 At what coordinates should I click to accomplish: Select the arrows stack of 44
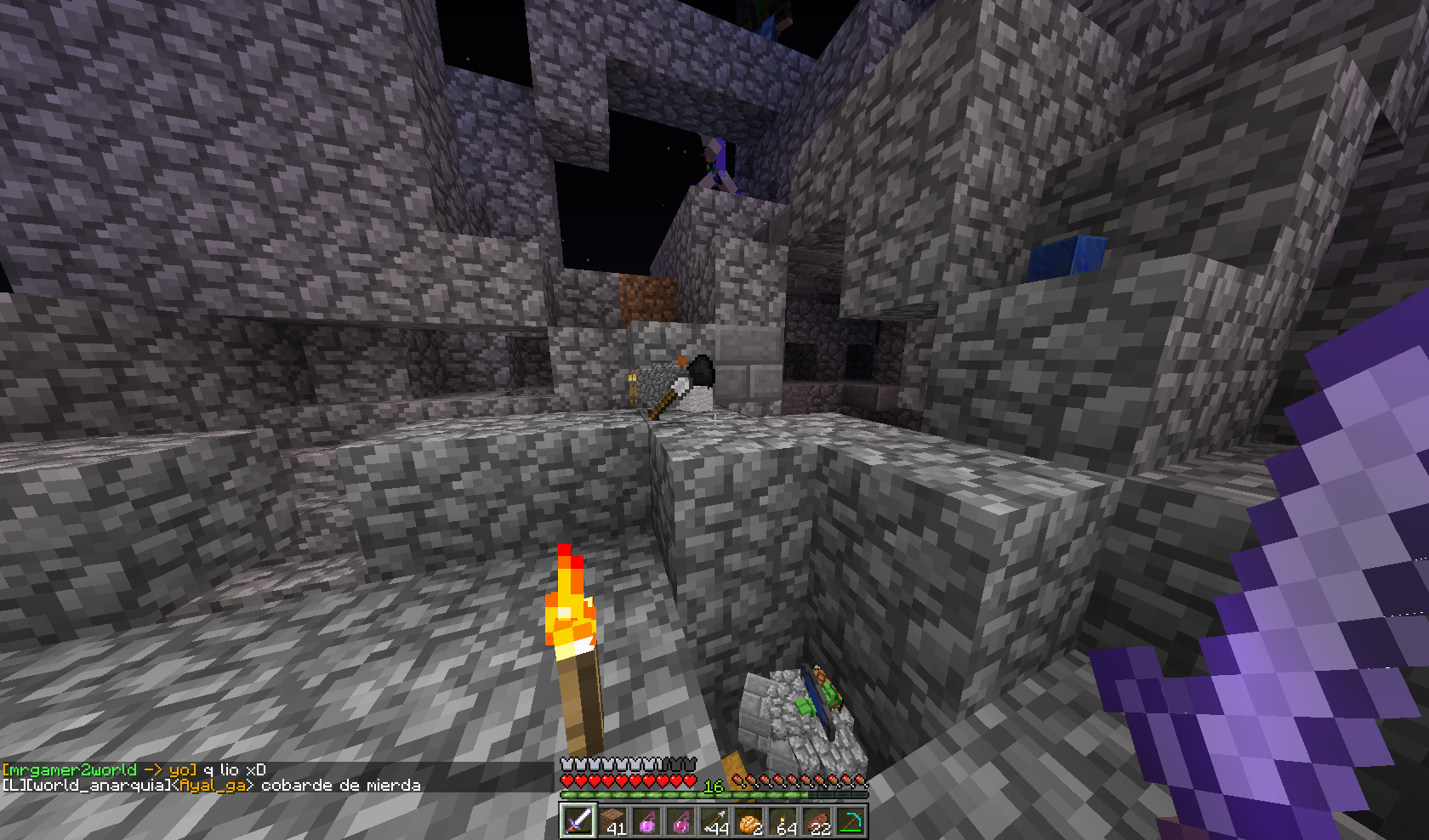click(x=714, y=821)
